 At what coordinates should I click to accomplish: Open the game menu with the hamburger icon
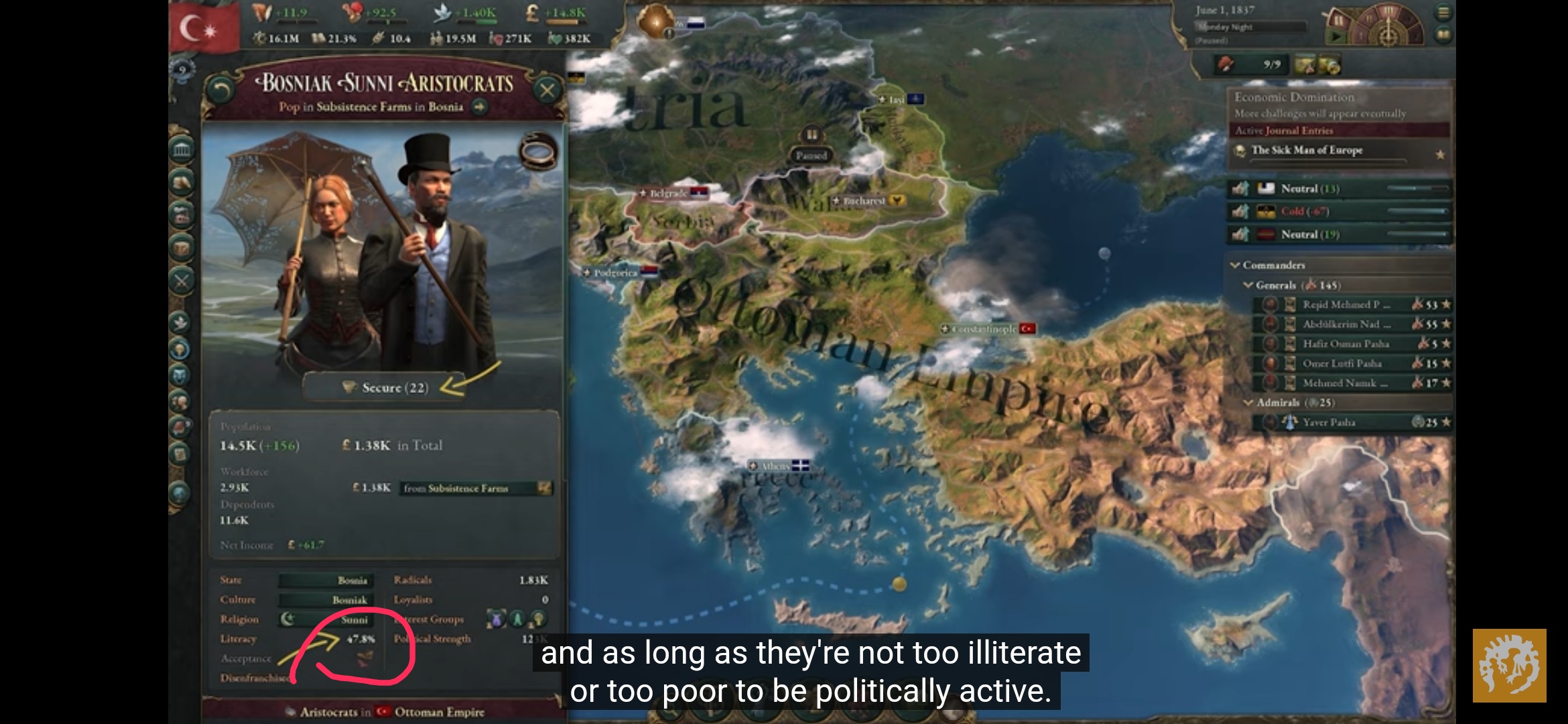1445,13
